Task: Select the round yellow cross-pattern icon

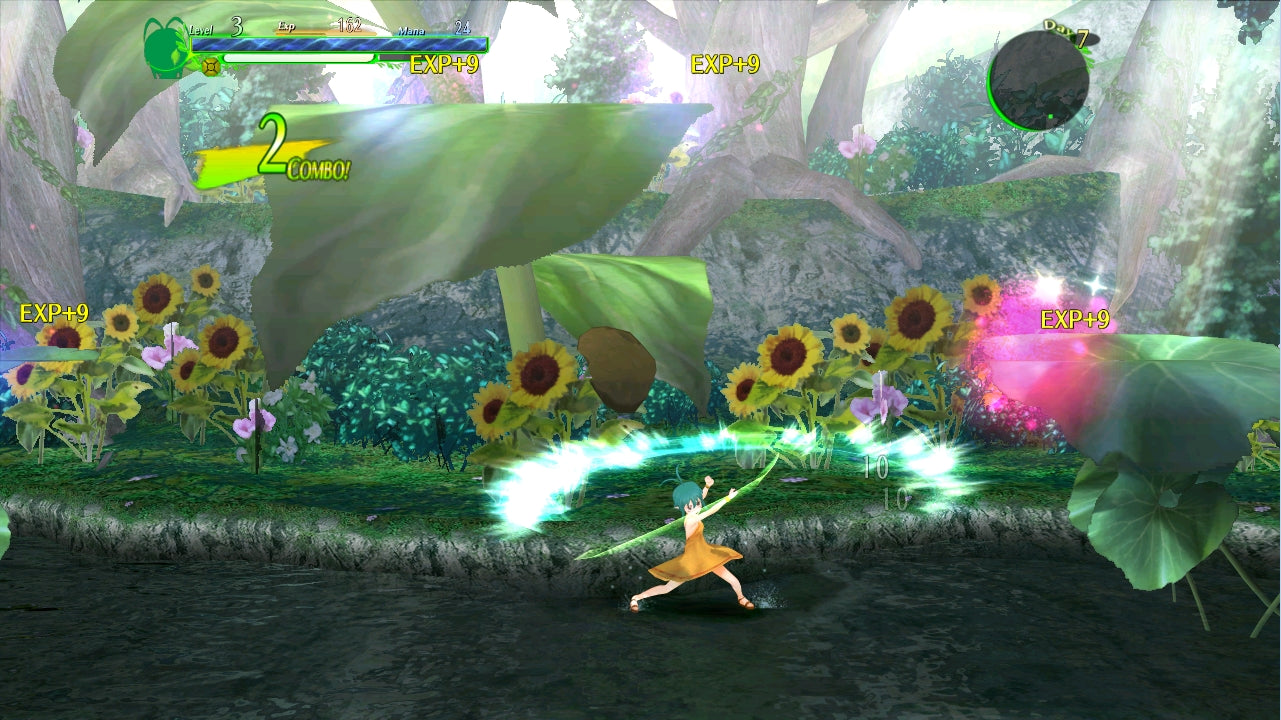Action: 211,67
